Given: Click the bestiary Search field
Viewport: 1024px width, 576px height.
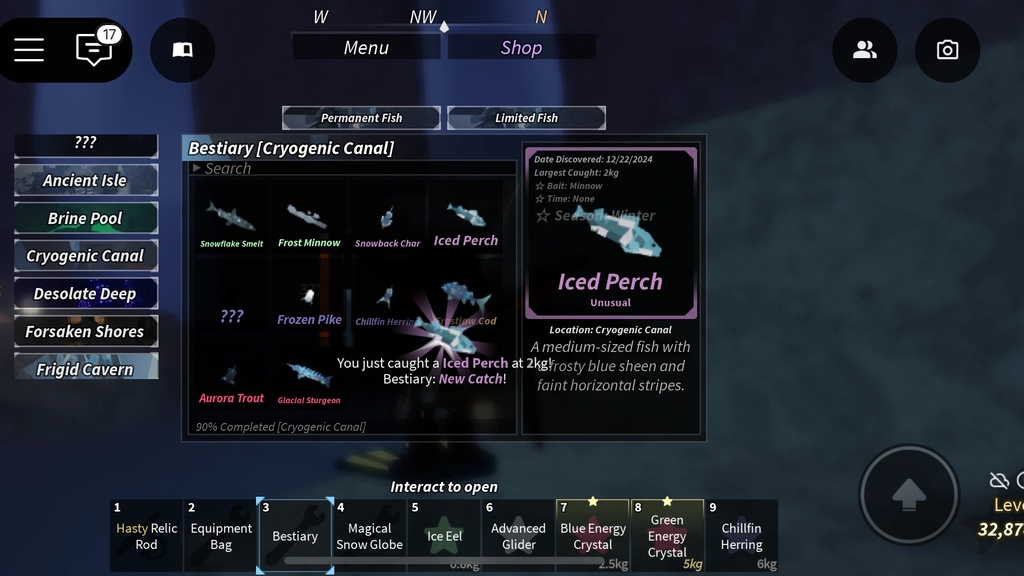Looking at the screenshot, I should click(355, 168).
